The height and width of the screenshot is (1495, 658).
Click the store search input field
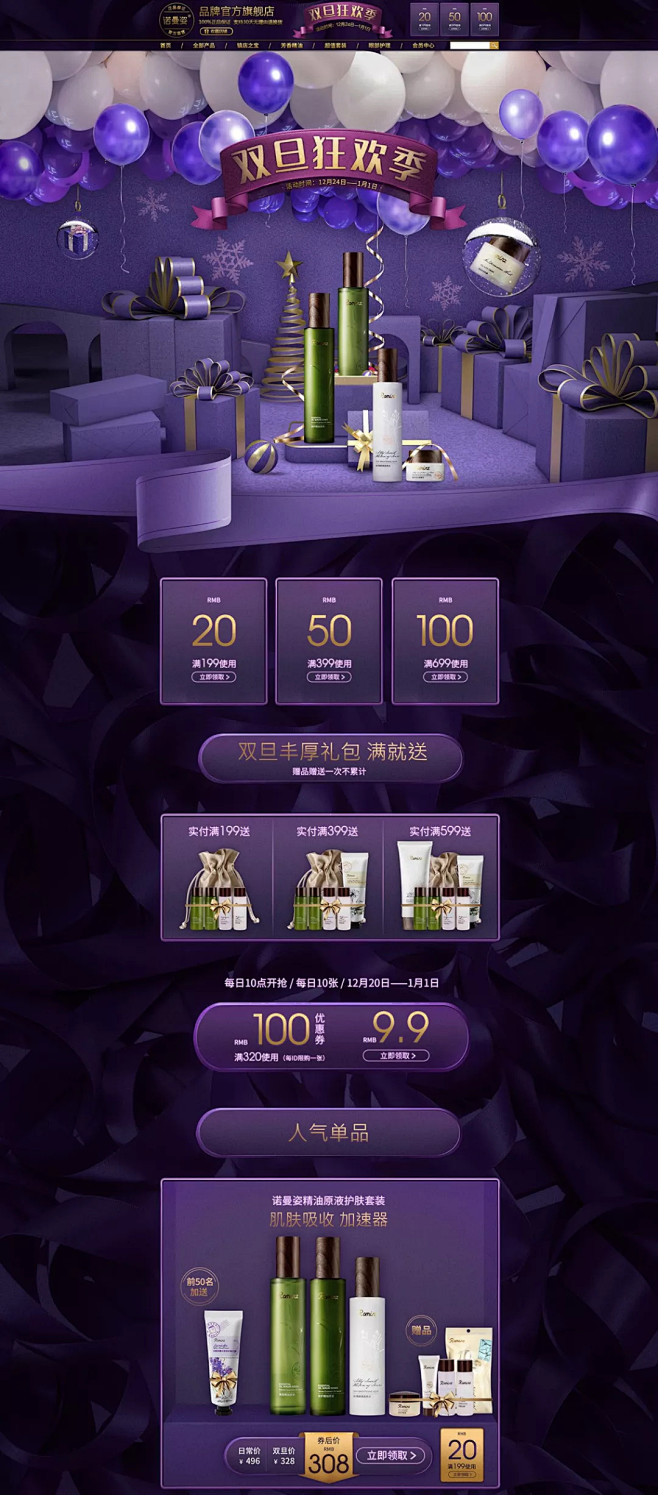[x=469, y=46]
